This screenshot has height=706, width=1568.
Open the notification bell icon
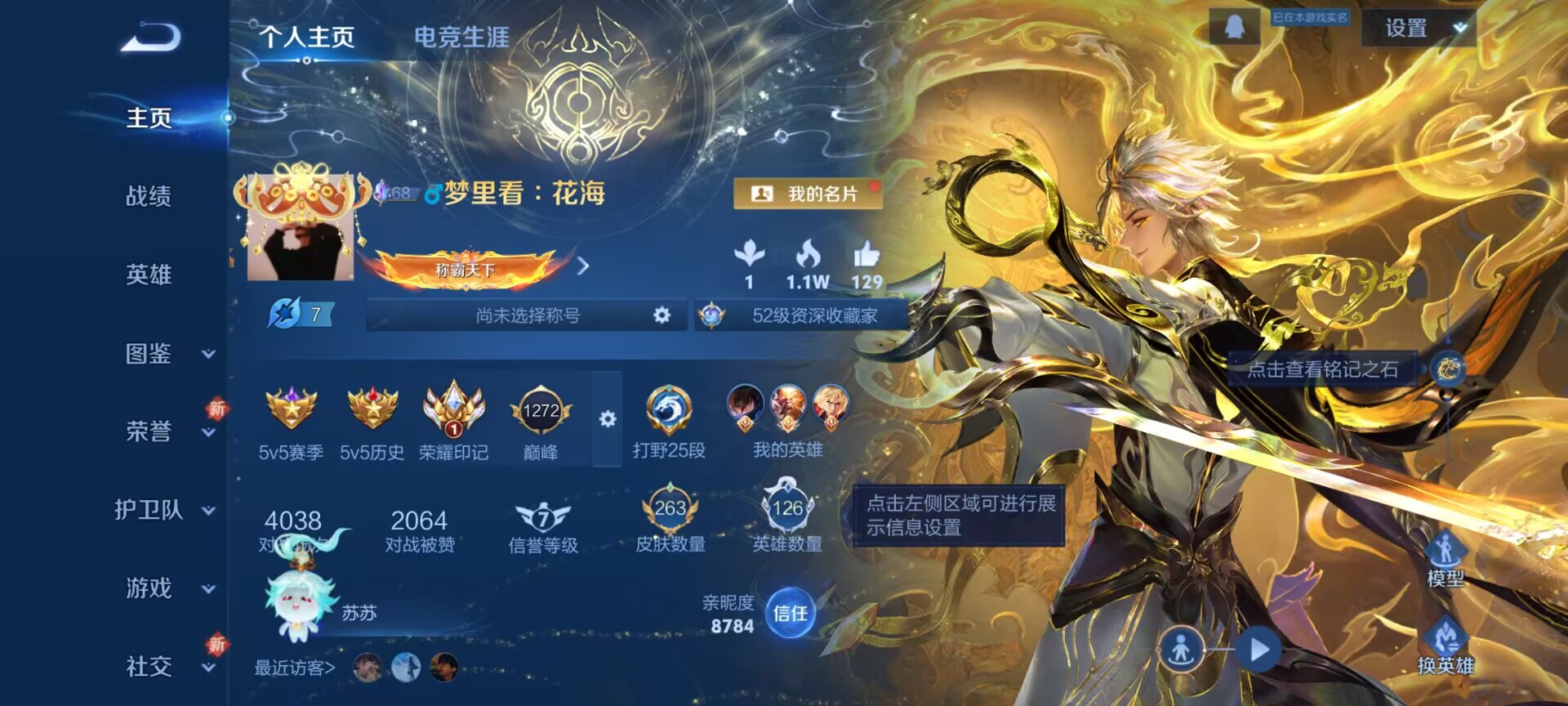pyautogui.click(x=1236, y=27)
